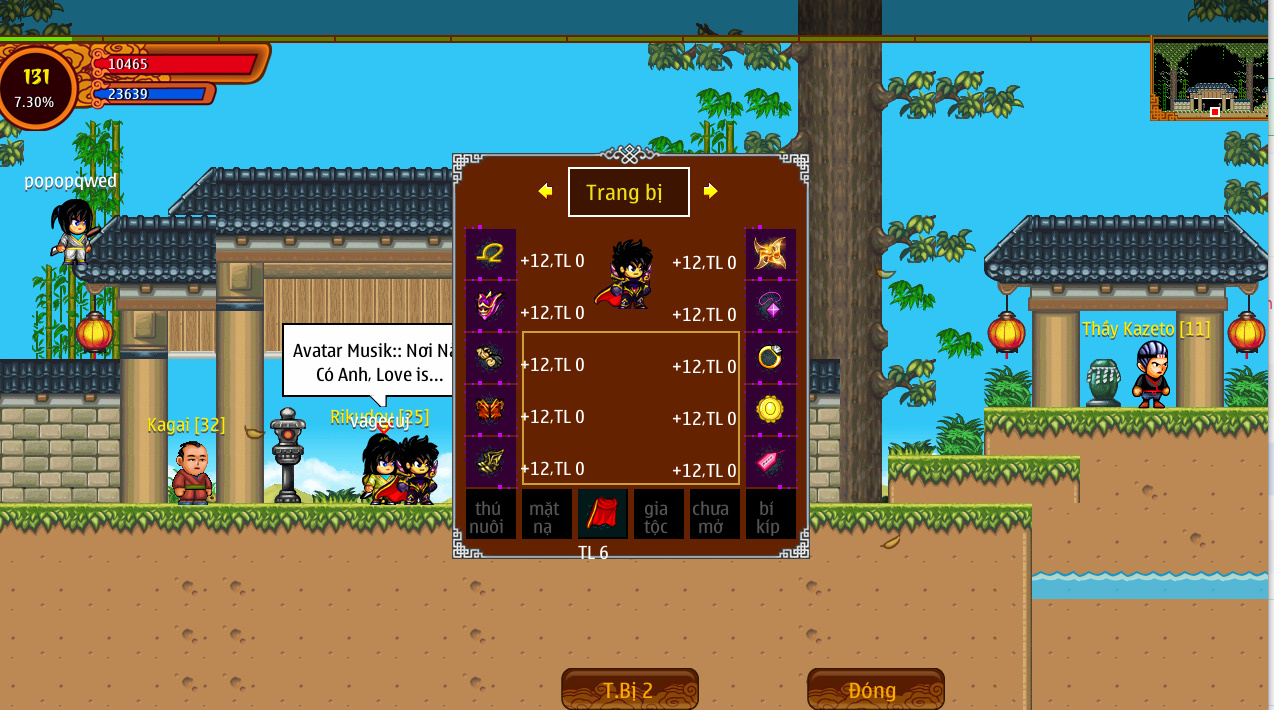Image resolution: width=1274 pixels, height=710 pixels.
Task: Select the red cape slot
Action: click(602, 514)
